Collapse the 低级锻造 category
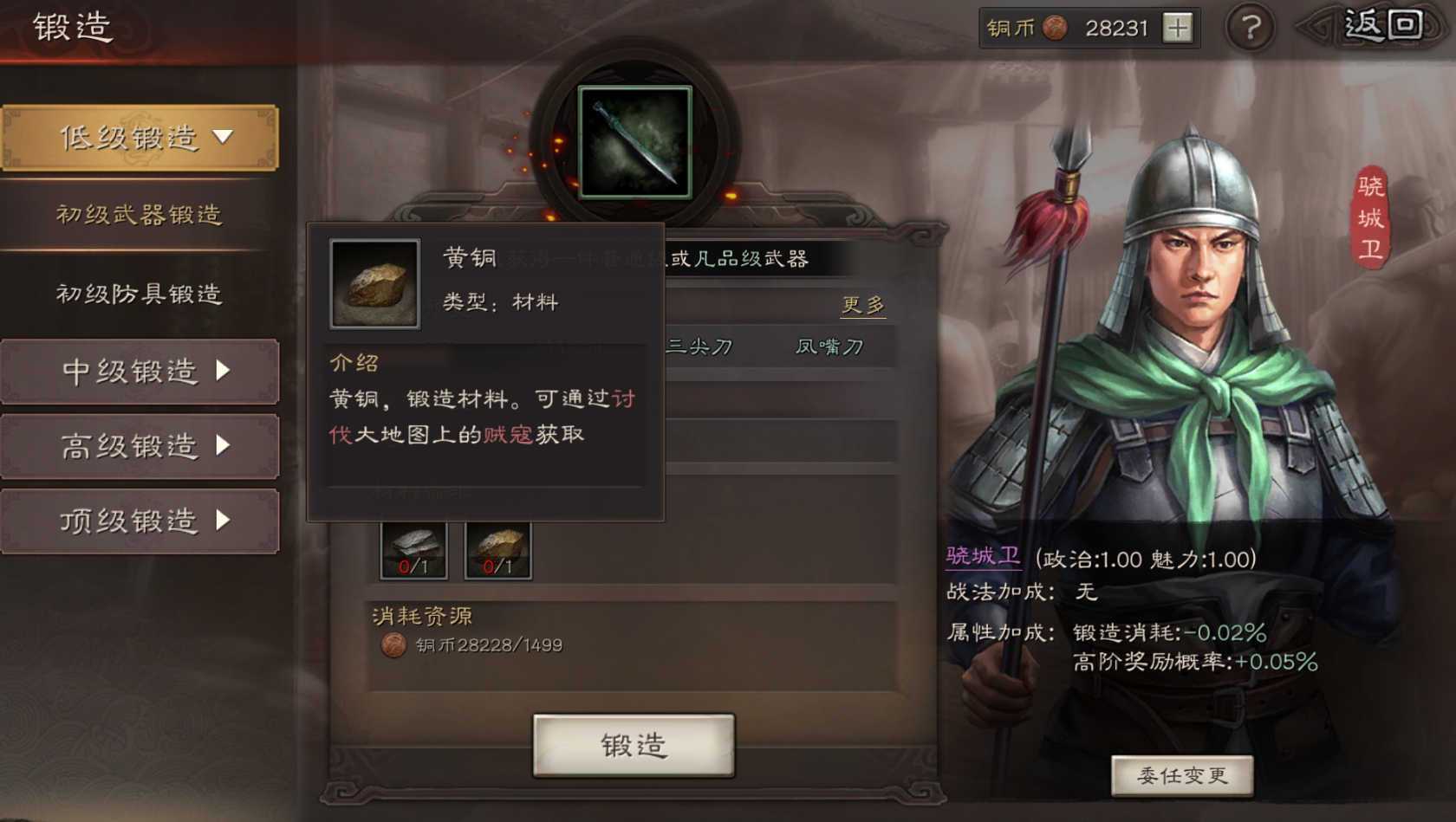The height and width of the screenshot is (822, 1456). click(140, 137)
